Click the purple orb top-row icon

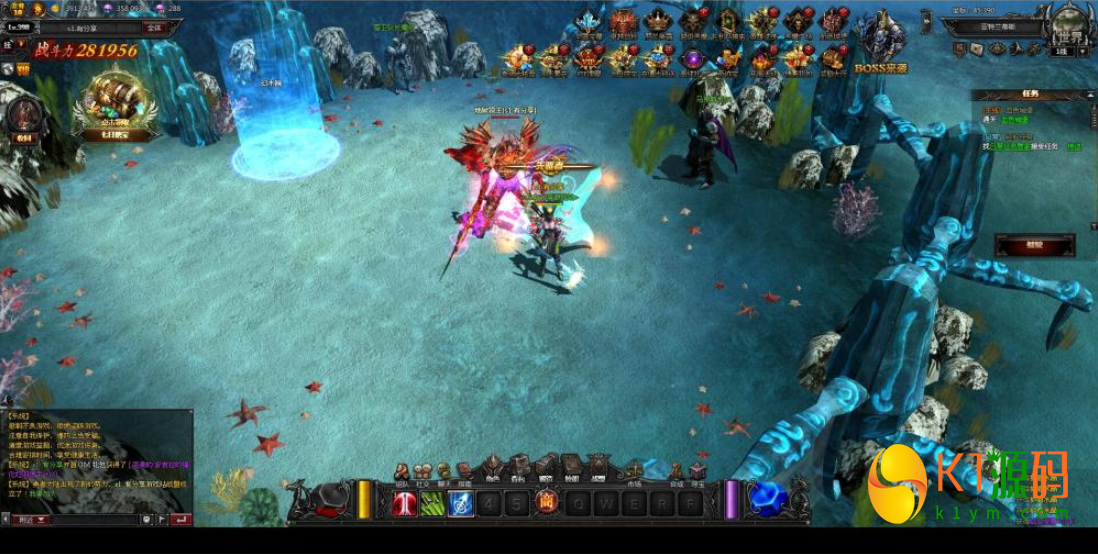click(692, 59)
